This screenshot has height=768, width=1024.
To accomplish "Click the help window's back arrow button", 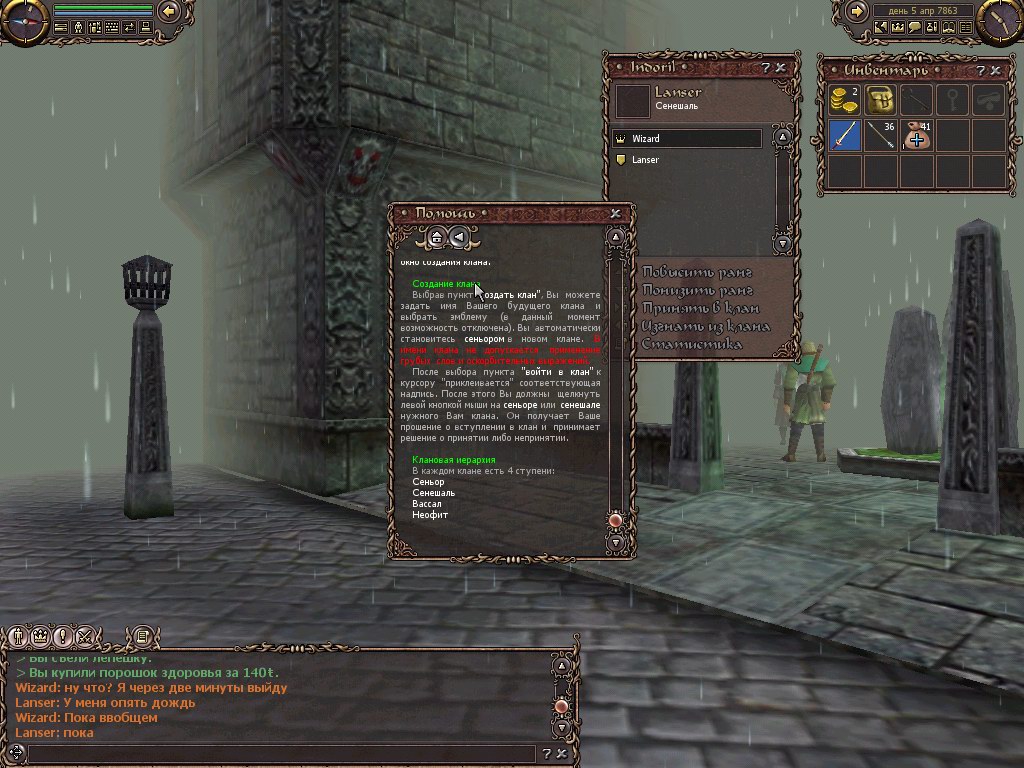I will click(x=458, y=238).
